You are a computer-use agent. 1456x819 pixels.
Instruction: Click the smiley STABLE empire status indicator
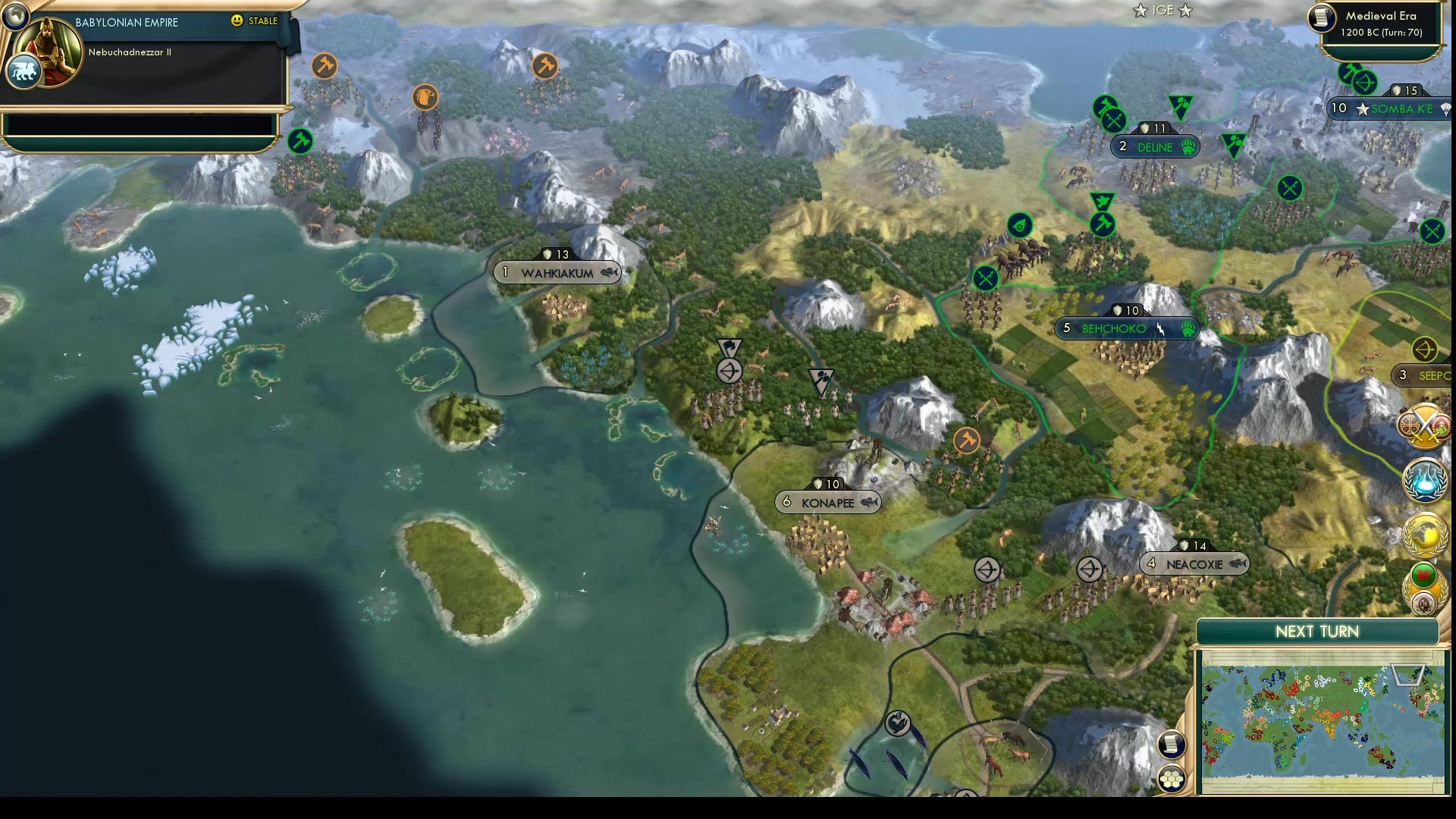pos(237,22)
